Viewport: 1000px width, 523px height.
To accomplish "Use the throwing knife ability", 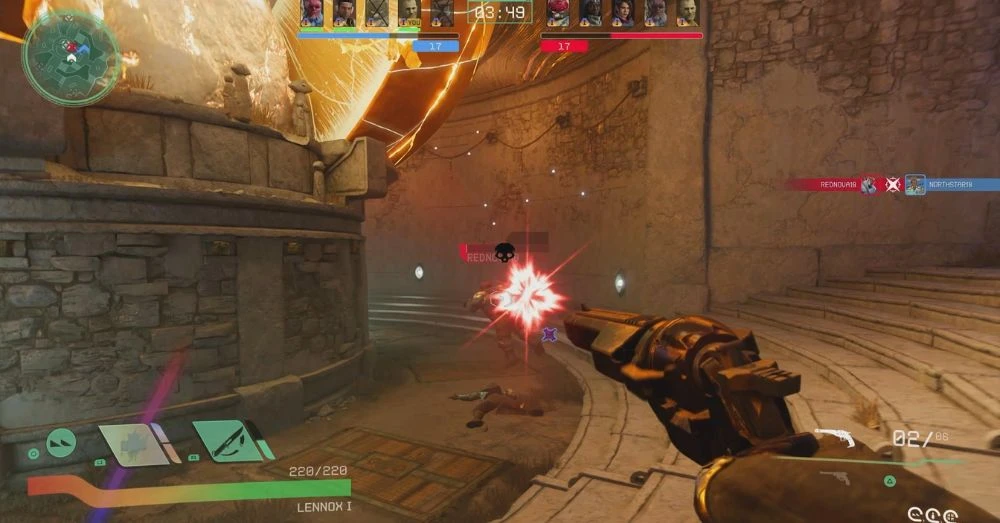I will pyautogui.click(x=228, y=440).
